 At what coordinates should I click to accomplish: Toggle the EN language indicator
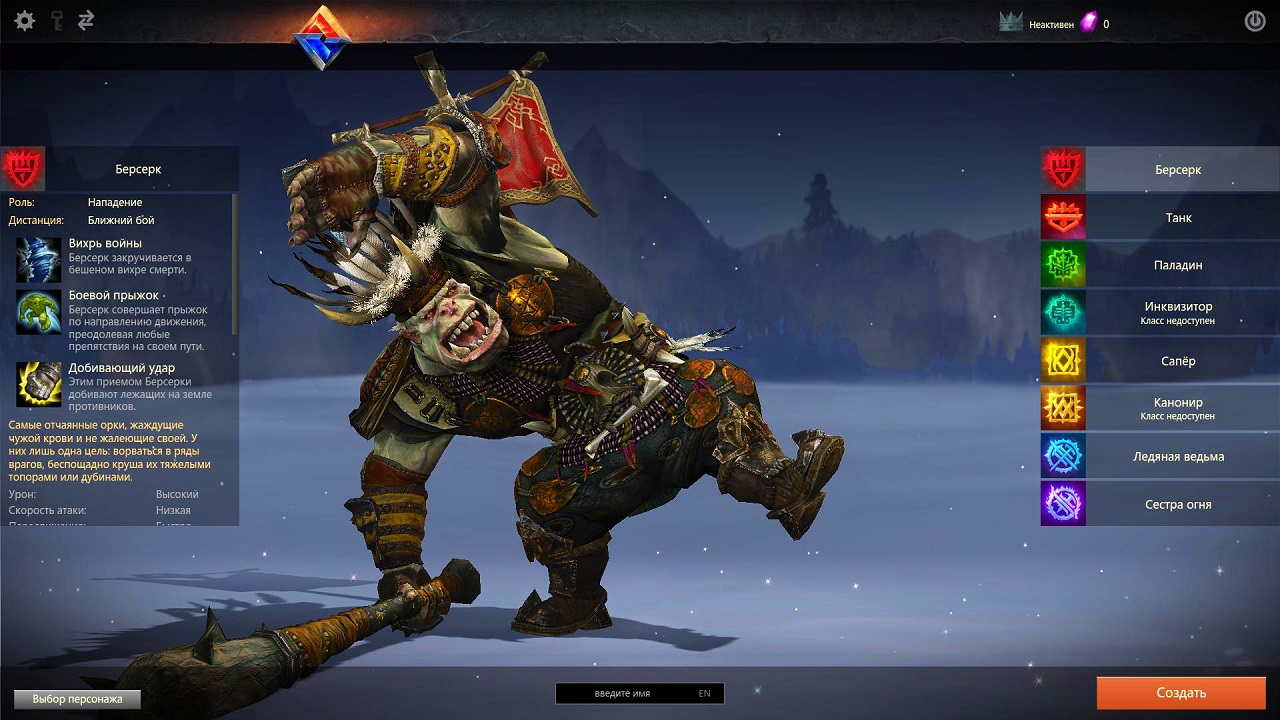point(705,693)
